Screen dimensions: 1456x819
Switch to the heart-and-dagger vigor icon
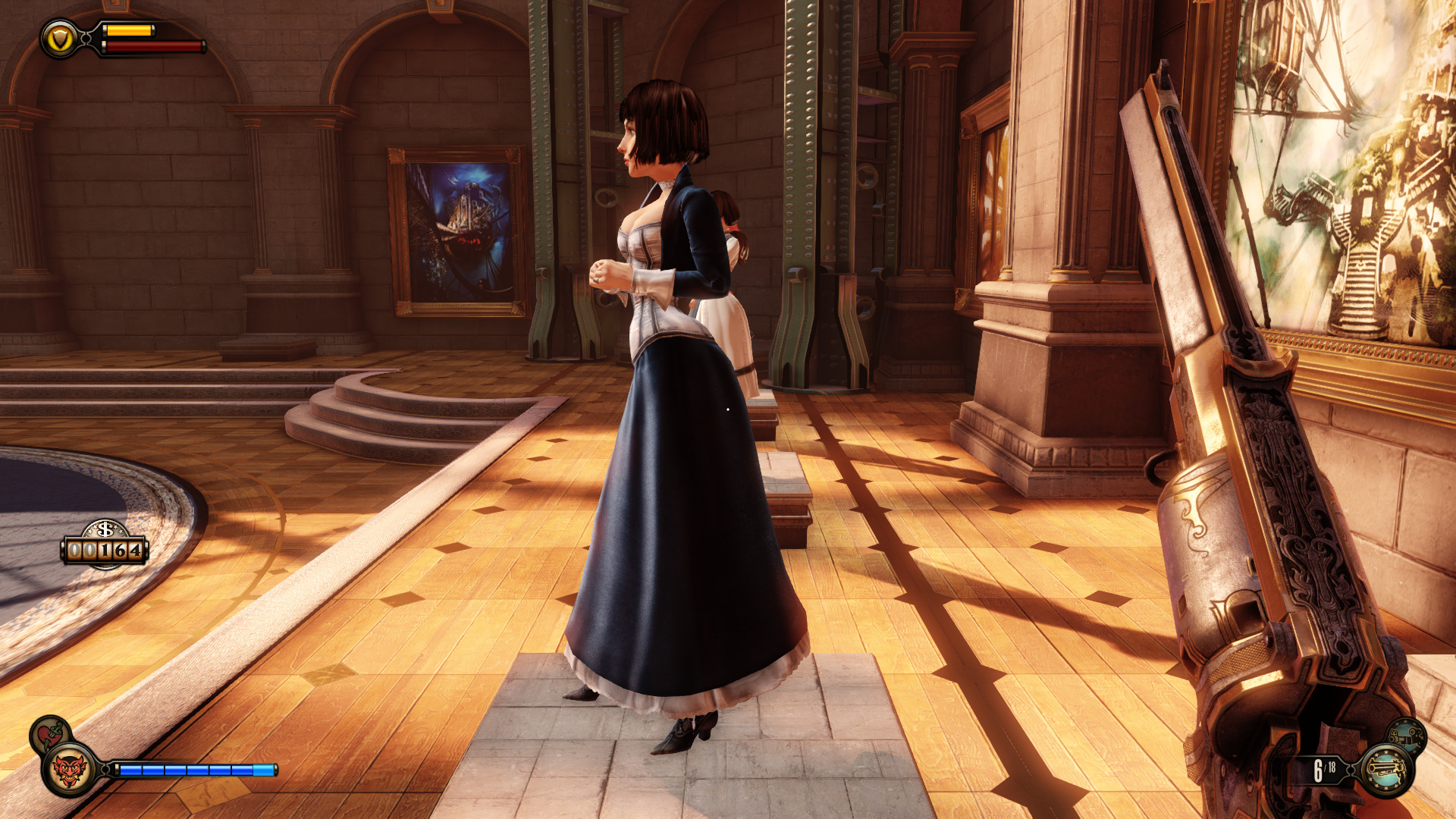coord(50,734)
